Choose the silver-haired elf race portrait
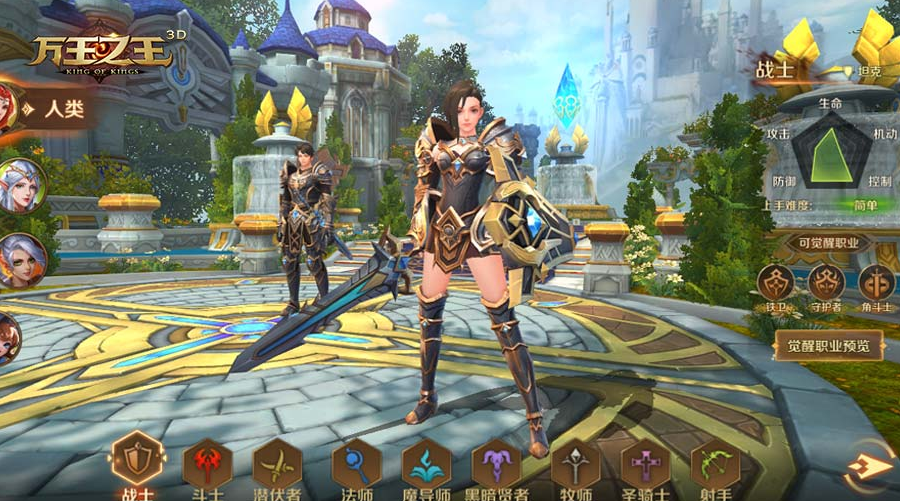Screen dimensions: 900x501 [20, 186]
